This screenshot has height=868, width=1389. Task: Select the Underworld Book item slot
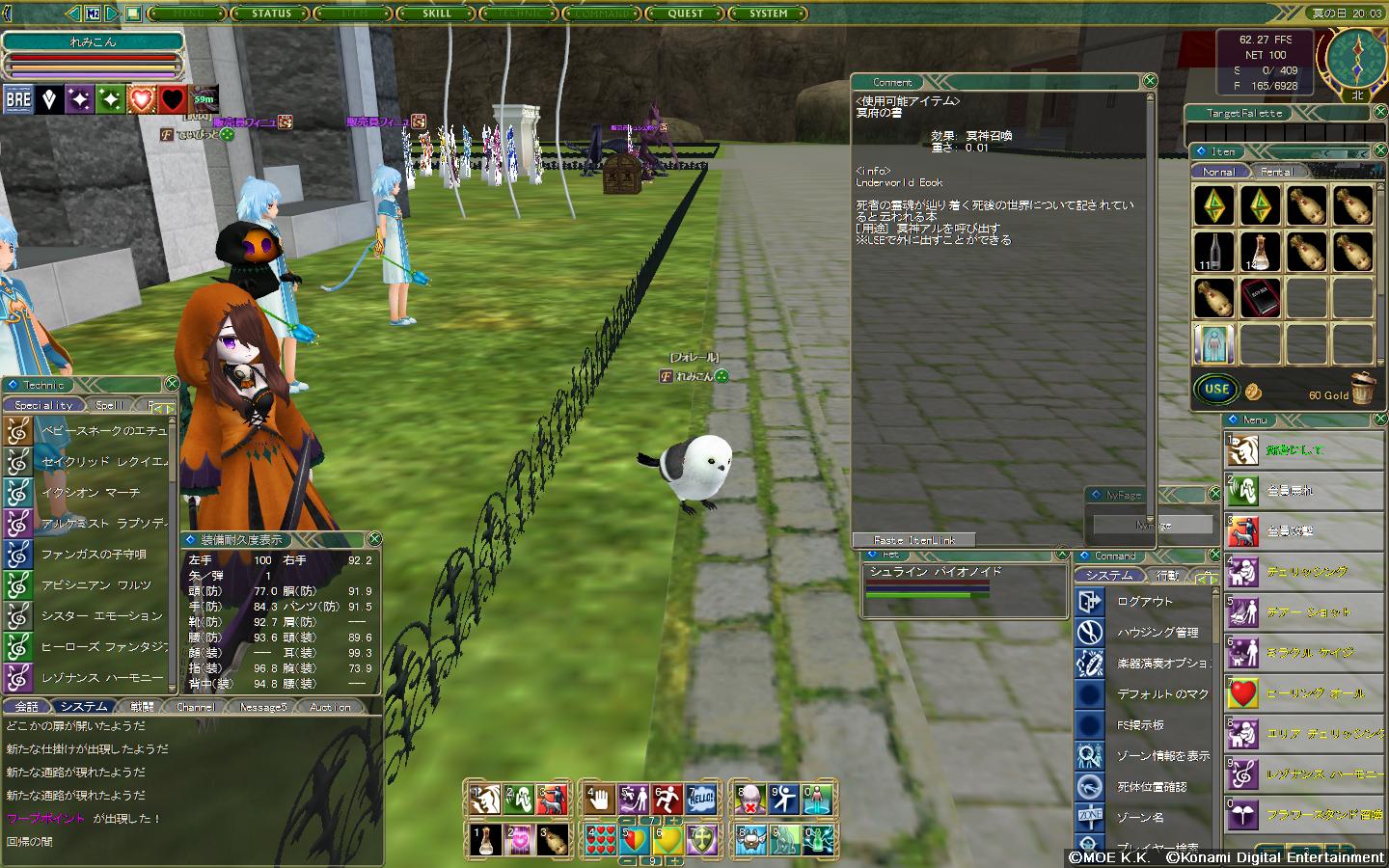click(1259, 299)
